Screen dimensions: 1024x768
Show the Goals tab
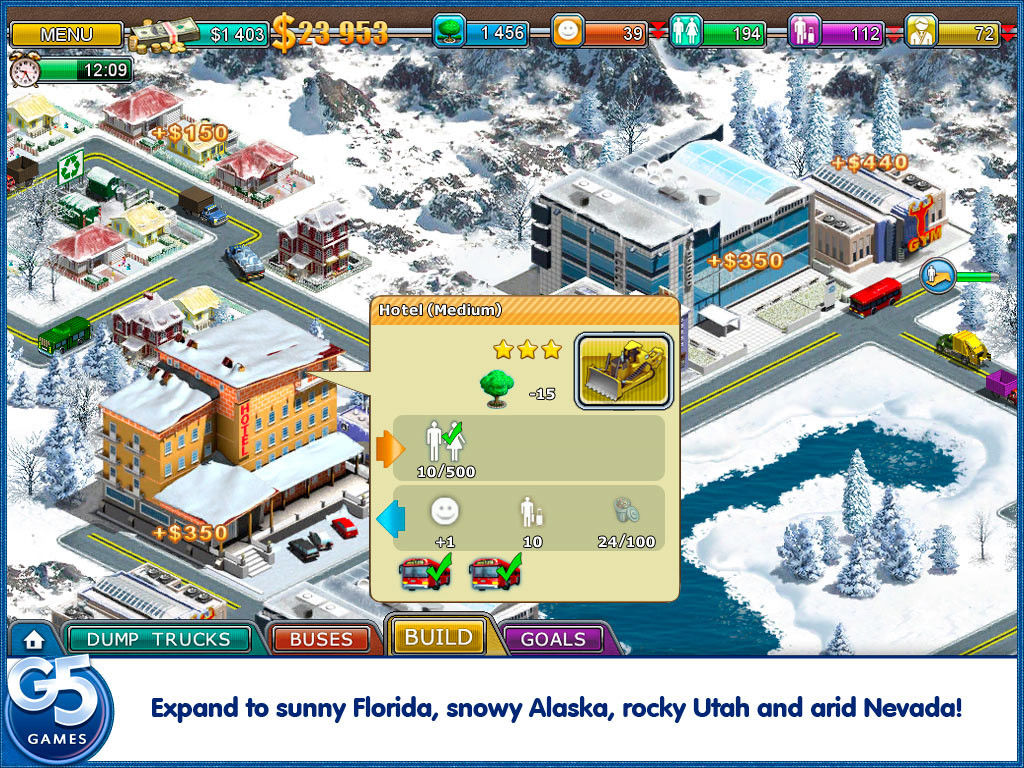click(x=553, y=639)
